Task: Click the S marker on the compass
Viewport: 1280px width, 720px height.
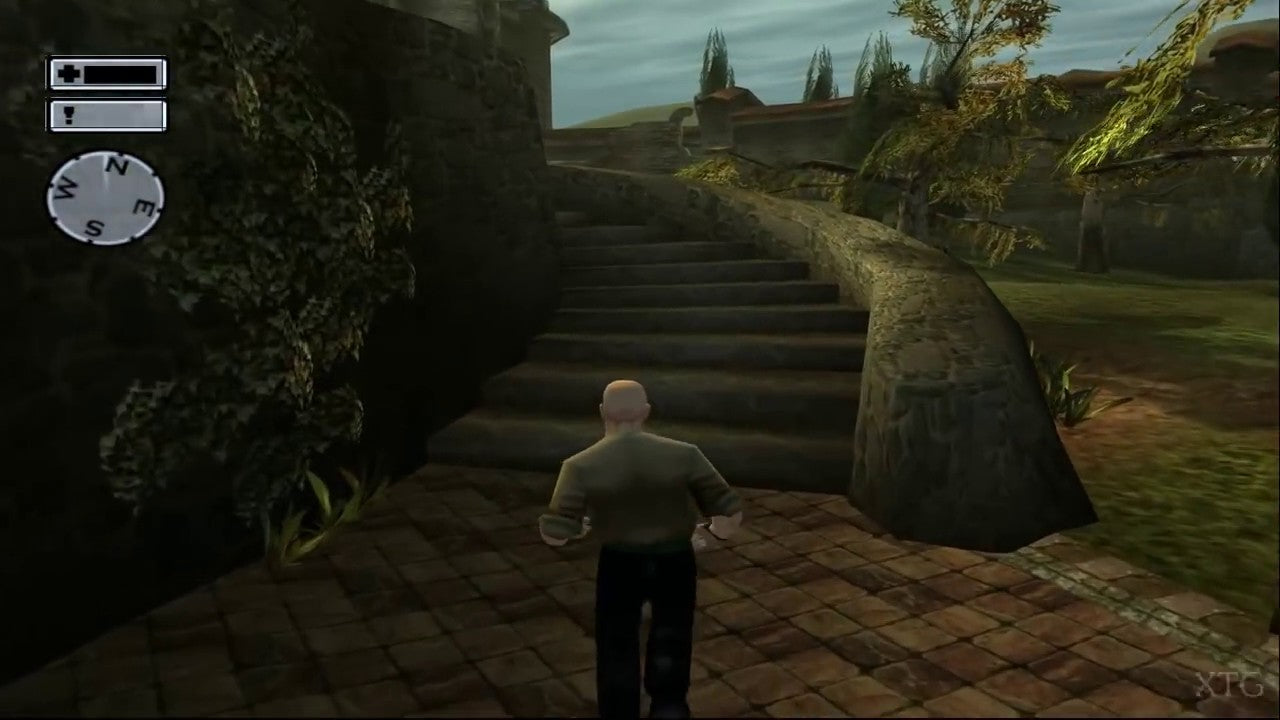Action: (96, 228)
